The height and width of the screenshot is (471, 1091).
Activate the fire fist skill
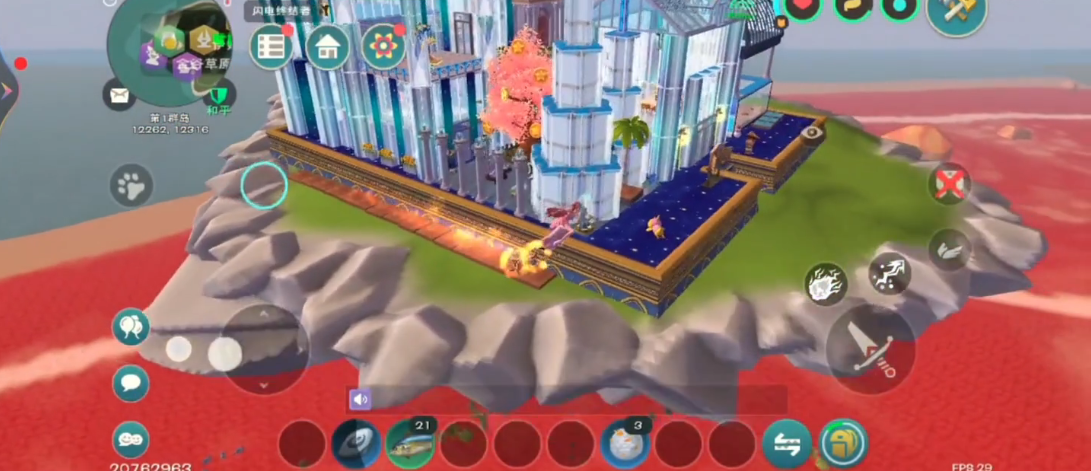[827, 285]
